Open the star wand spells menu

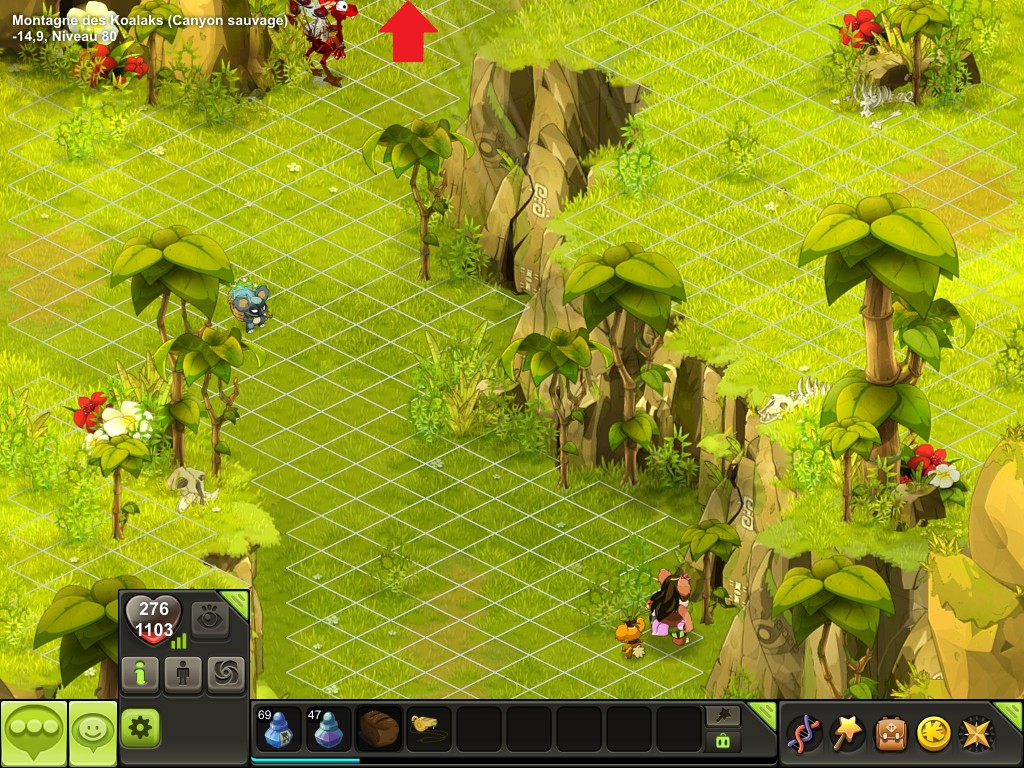848,733
